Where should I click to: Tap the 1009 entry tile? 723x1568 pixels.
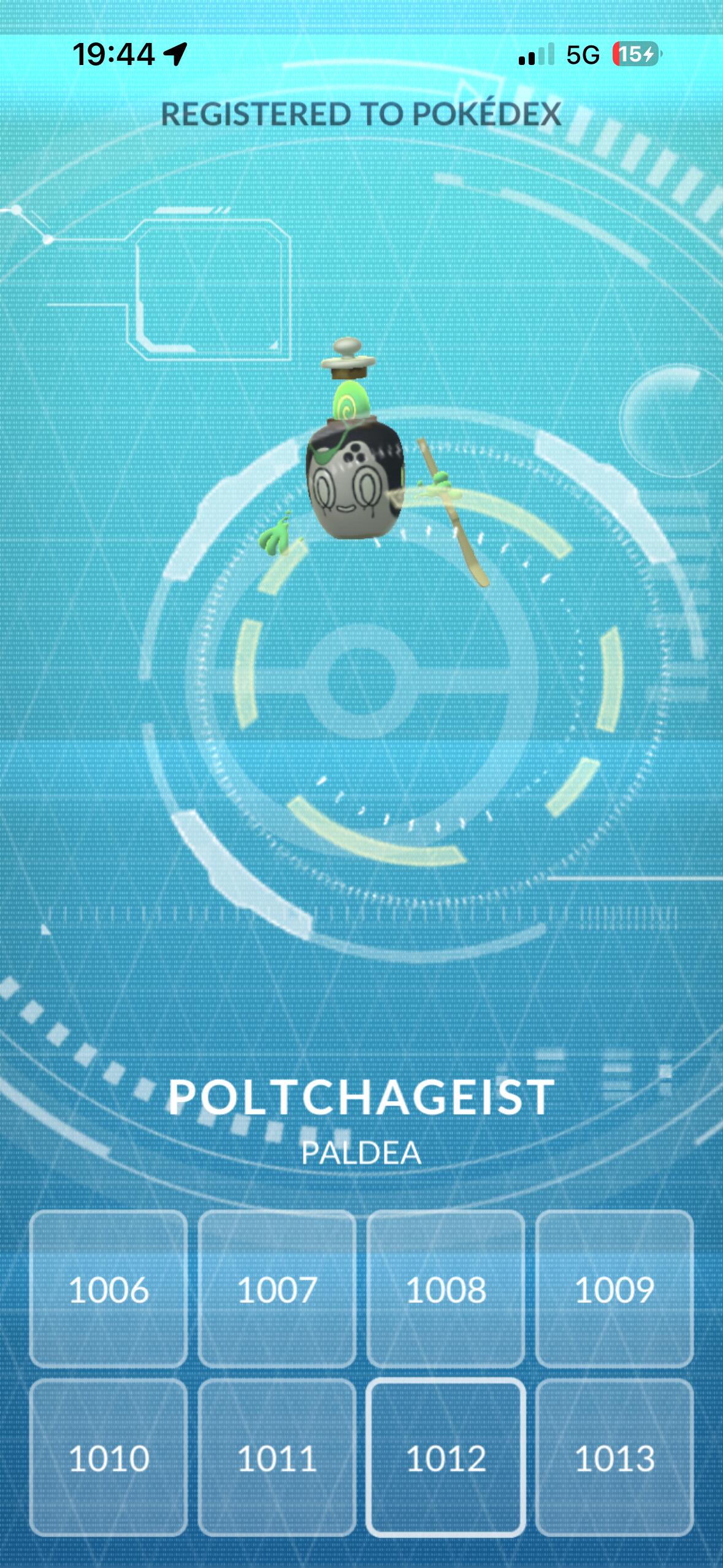click(x=614, y=1289)
